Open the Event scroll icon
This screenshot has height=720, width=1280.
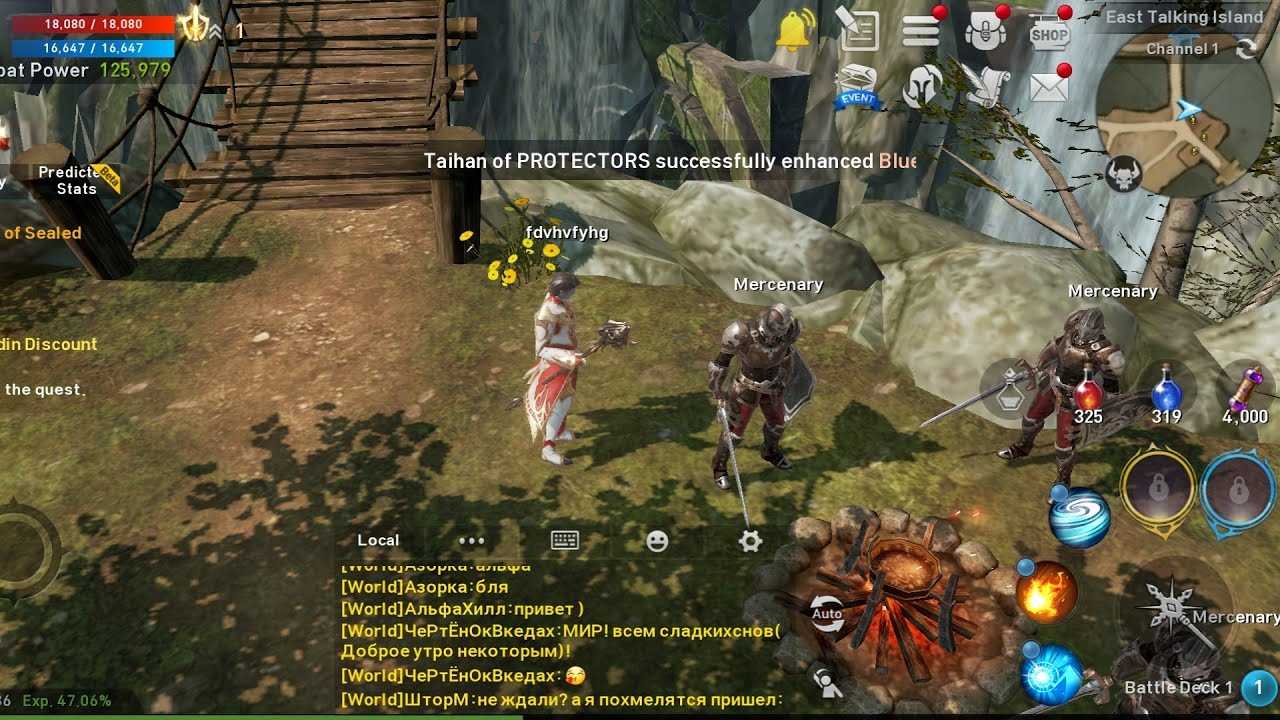point(856,86)
